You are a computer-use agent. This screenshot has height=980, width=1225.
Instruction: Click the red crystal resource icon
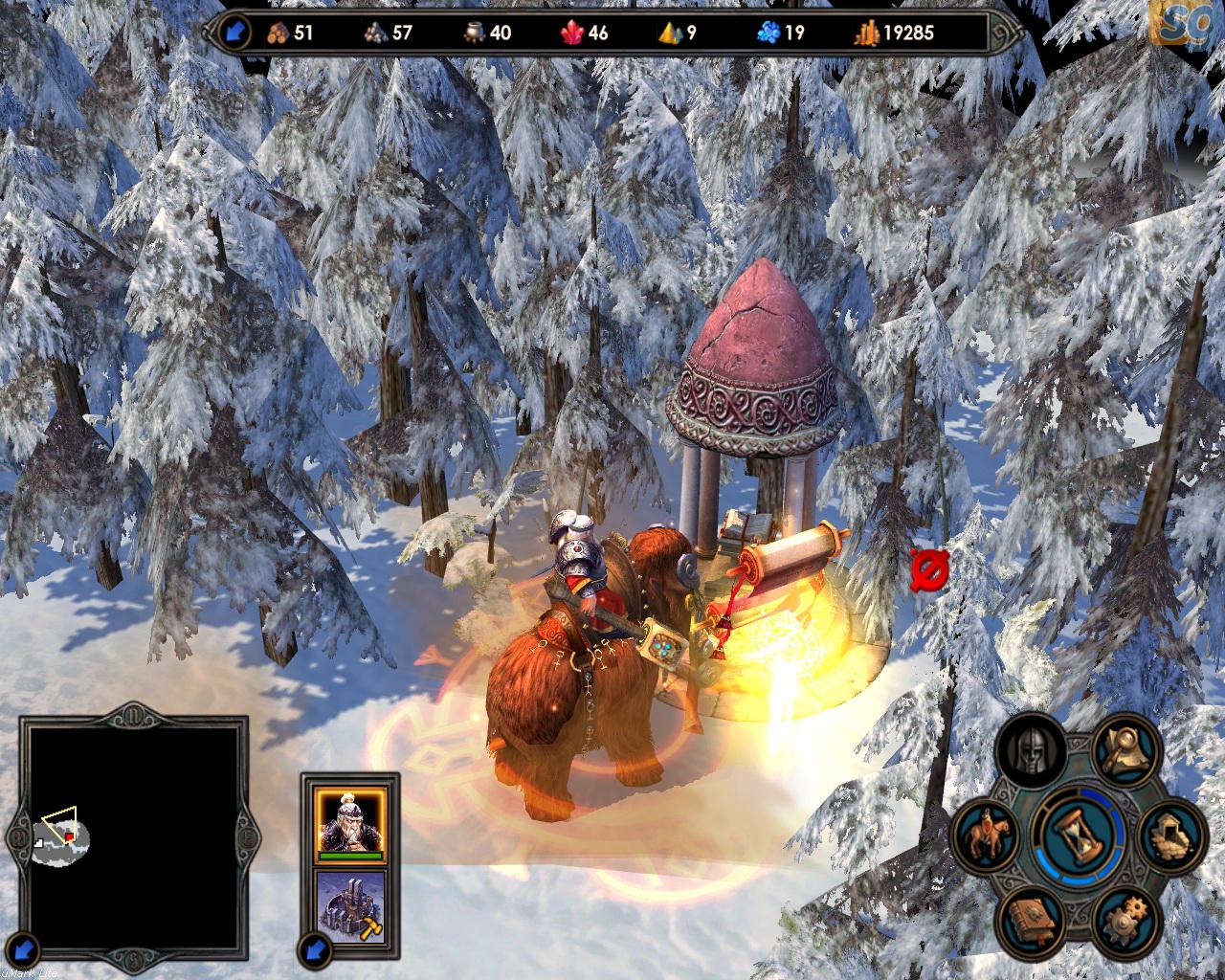coord(572,33)
